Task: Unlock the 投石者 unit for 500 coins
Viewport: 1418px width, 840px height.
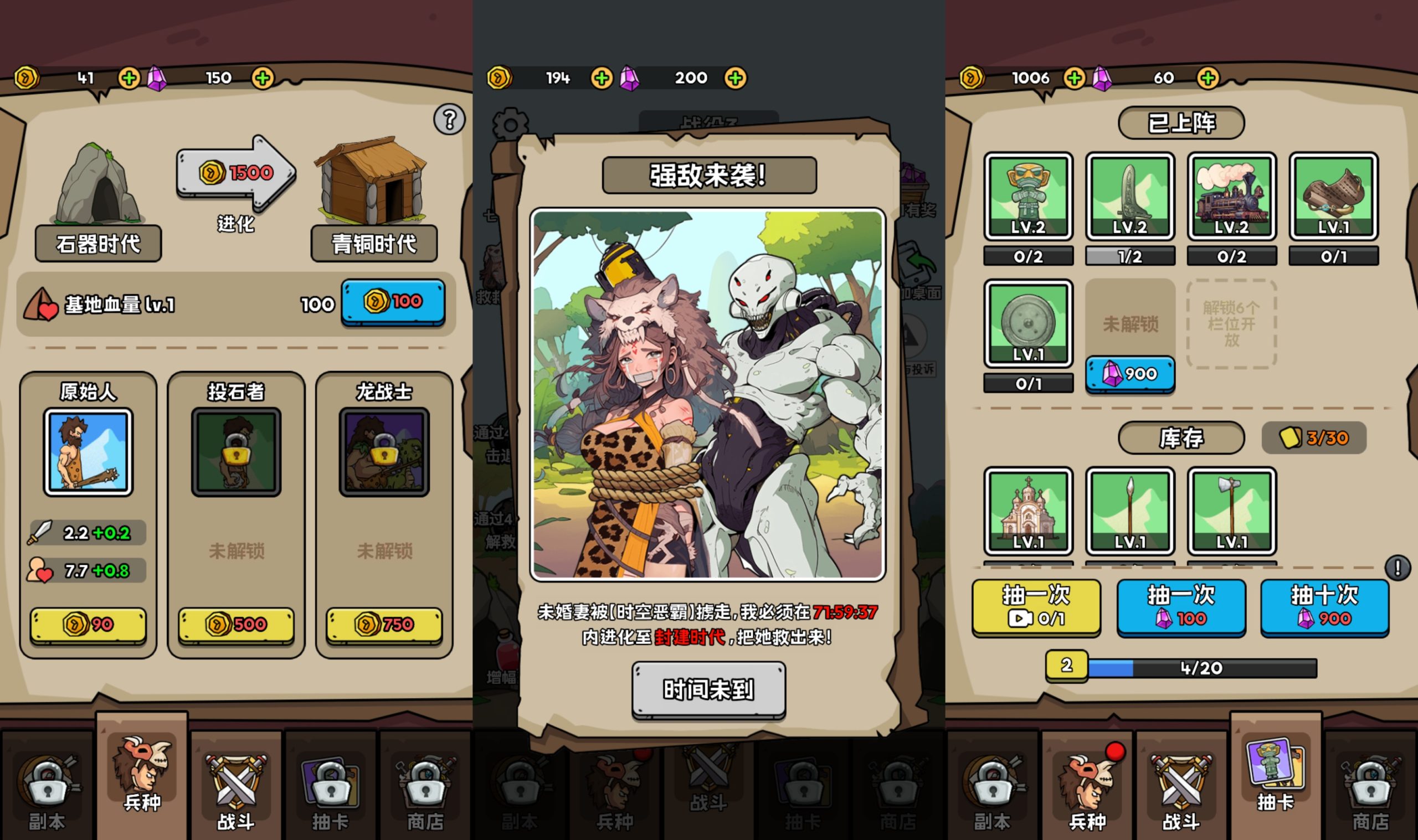Action: coord(236,625)
